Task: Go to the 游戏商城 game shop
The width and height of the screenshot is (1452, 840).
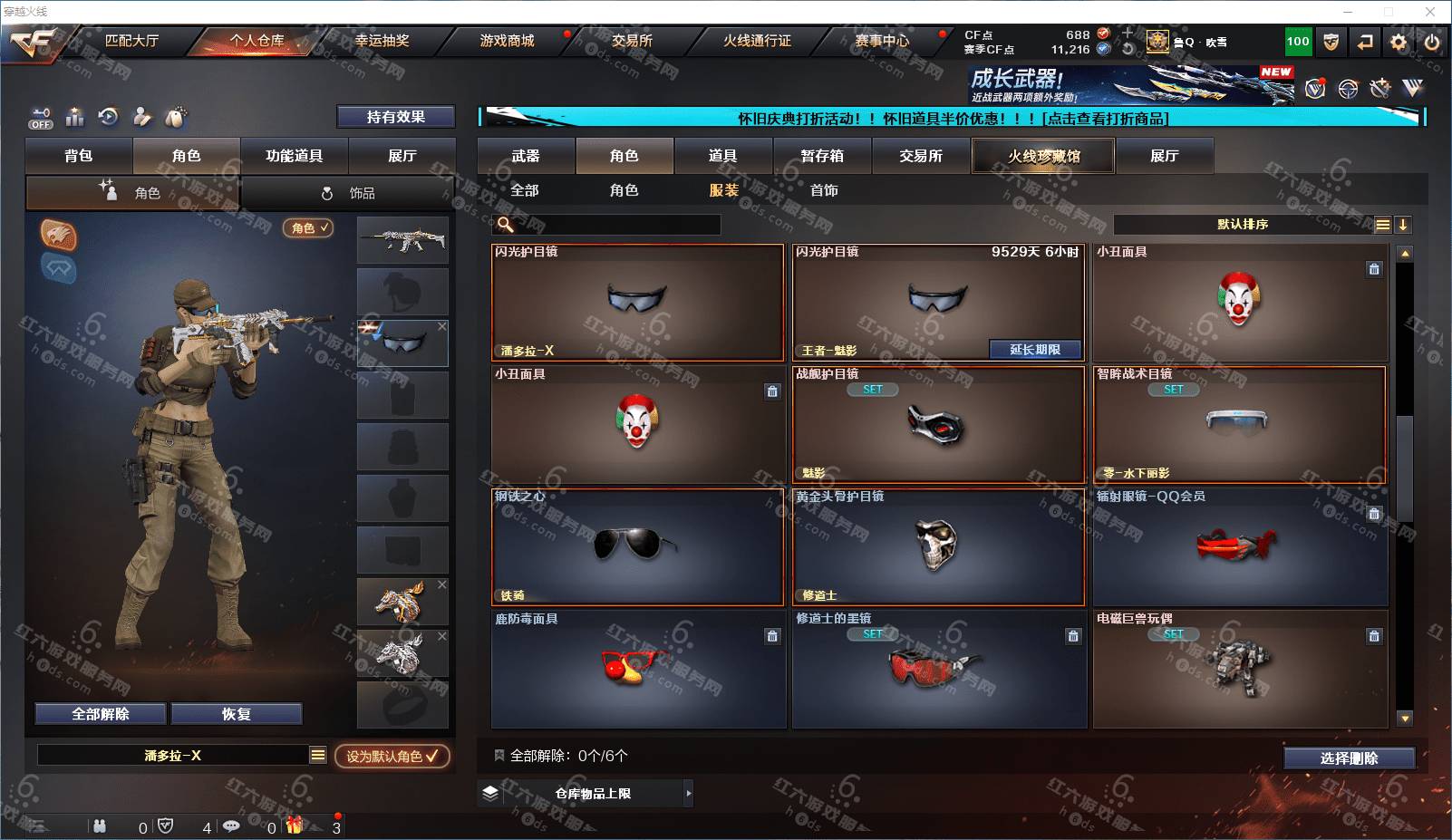Action: [x=507, y=41]
